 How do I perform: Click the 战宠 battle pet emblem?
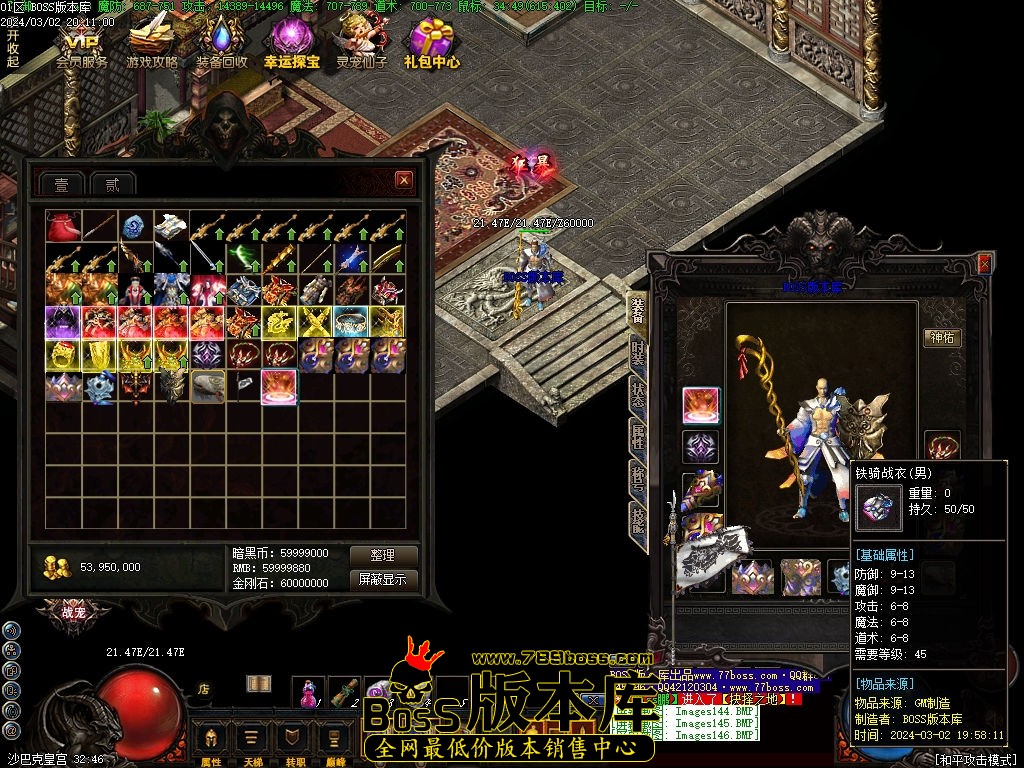pos(74,612)
